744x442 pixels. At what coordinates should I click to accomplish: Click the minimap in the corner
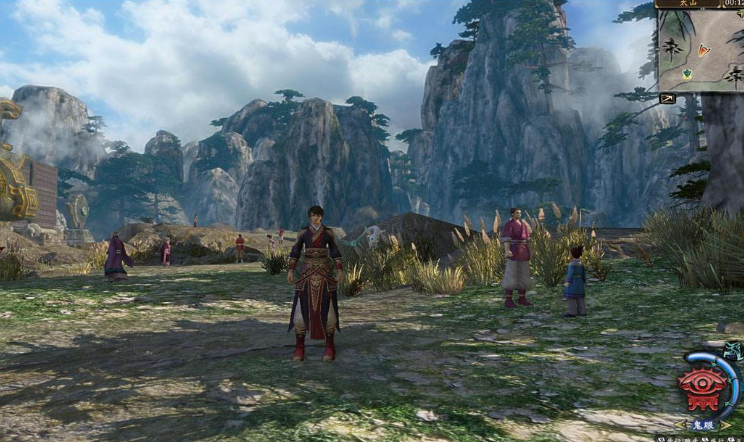tap(700, 50)
